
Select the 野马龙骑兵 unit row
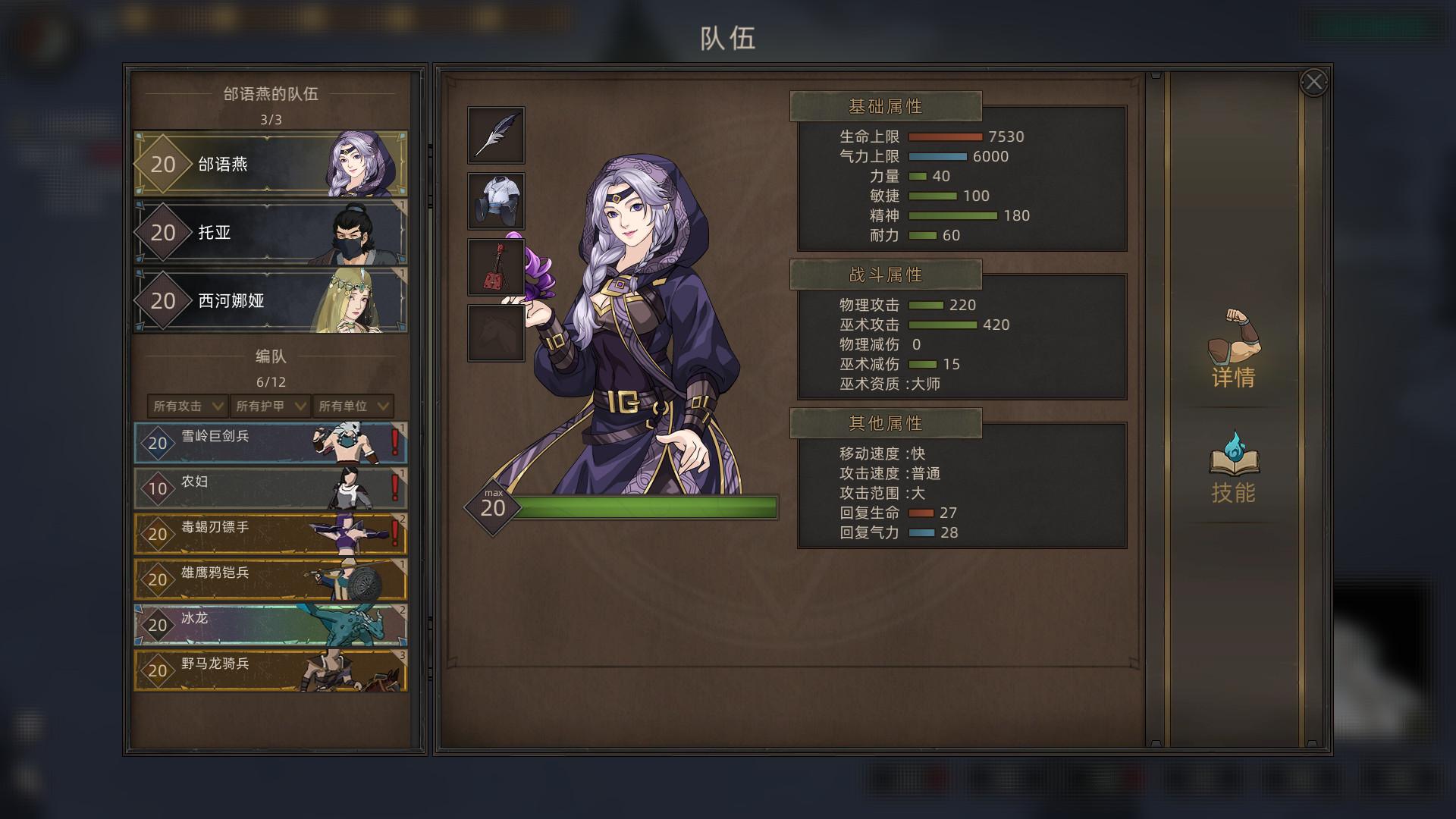[270, 670]
